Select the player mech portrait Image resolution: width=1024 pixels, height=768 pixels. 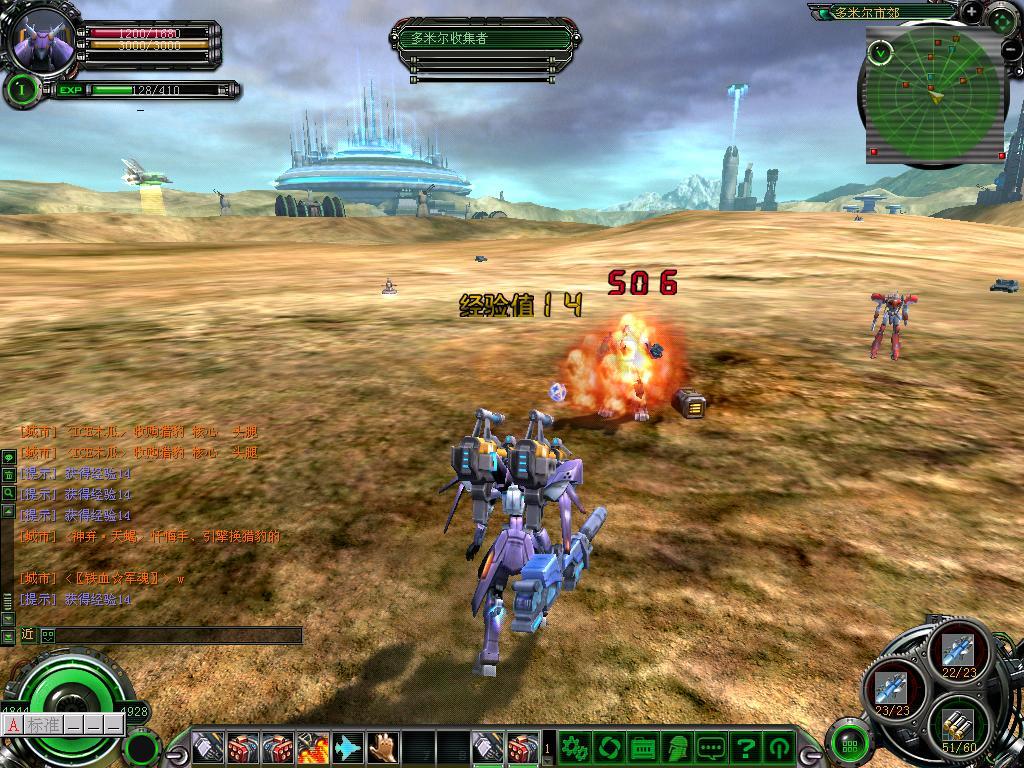42,40
